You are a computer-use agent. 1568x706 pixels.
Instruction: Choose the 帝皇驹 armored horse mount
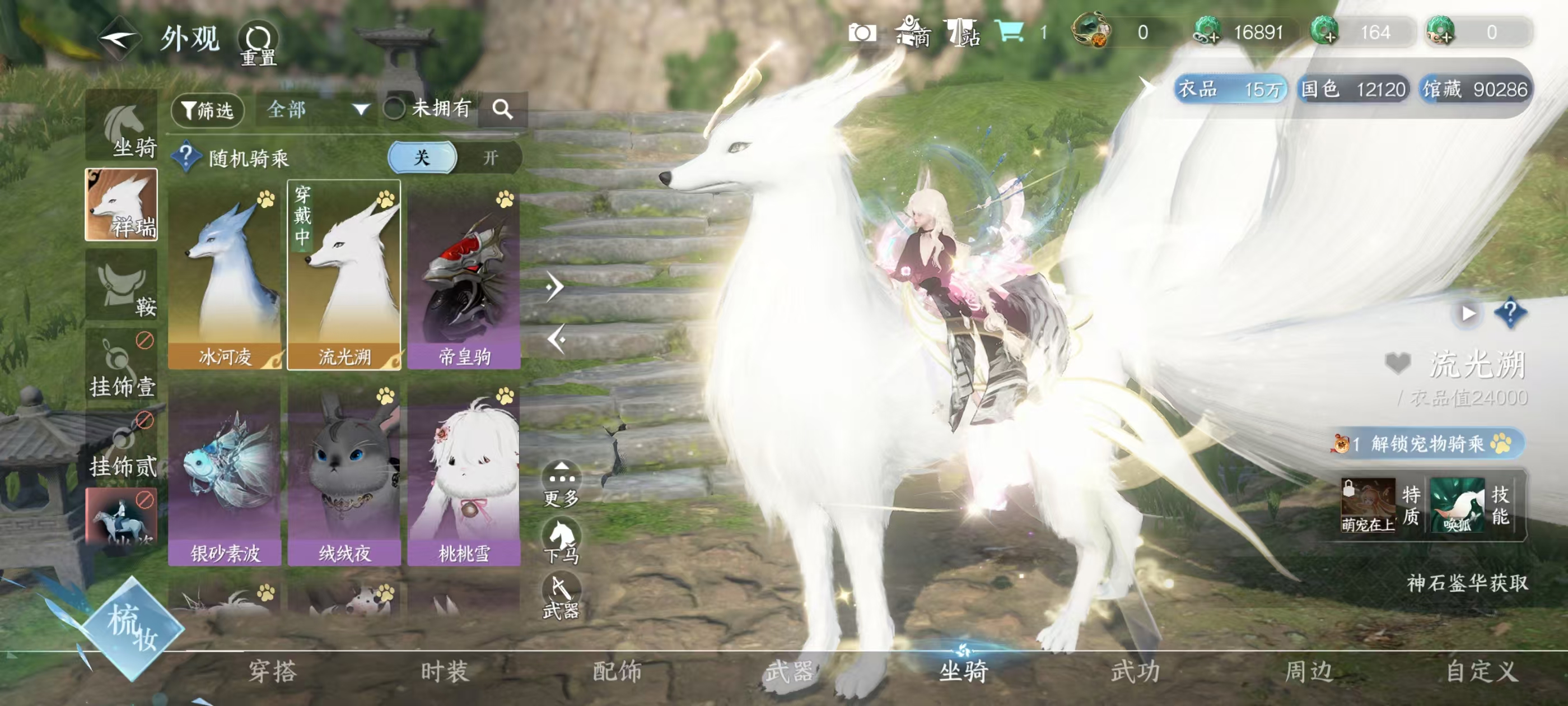[464, 275]
